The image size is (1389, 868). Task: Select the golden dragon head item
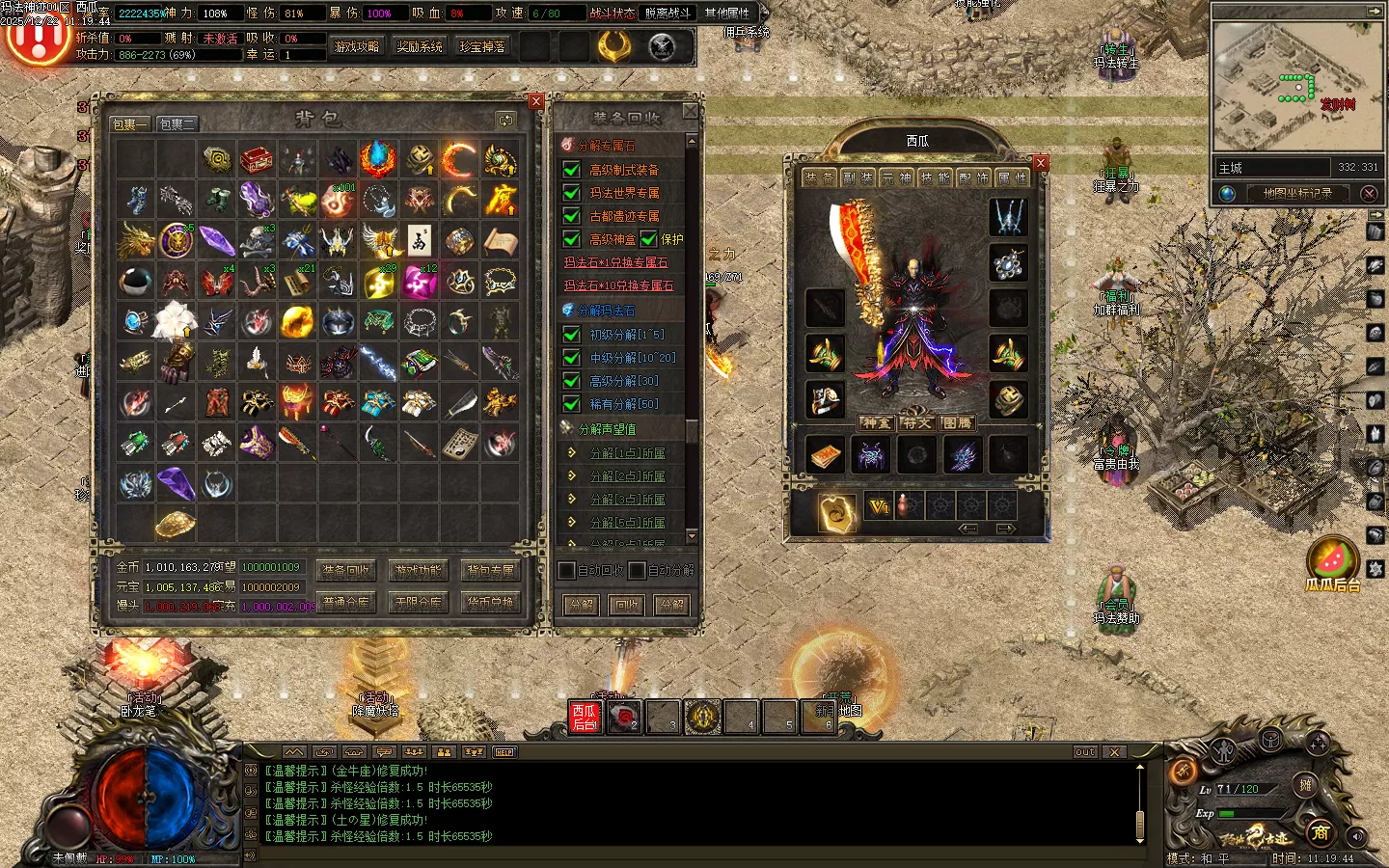[x=136, y=240]
